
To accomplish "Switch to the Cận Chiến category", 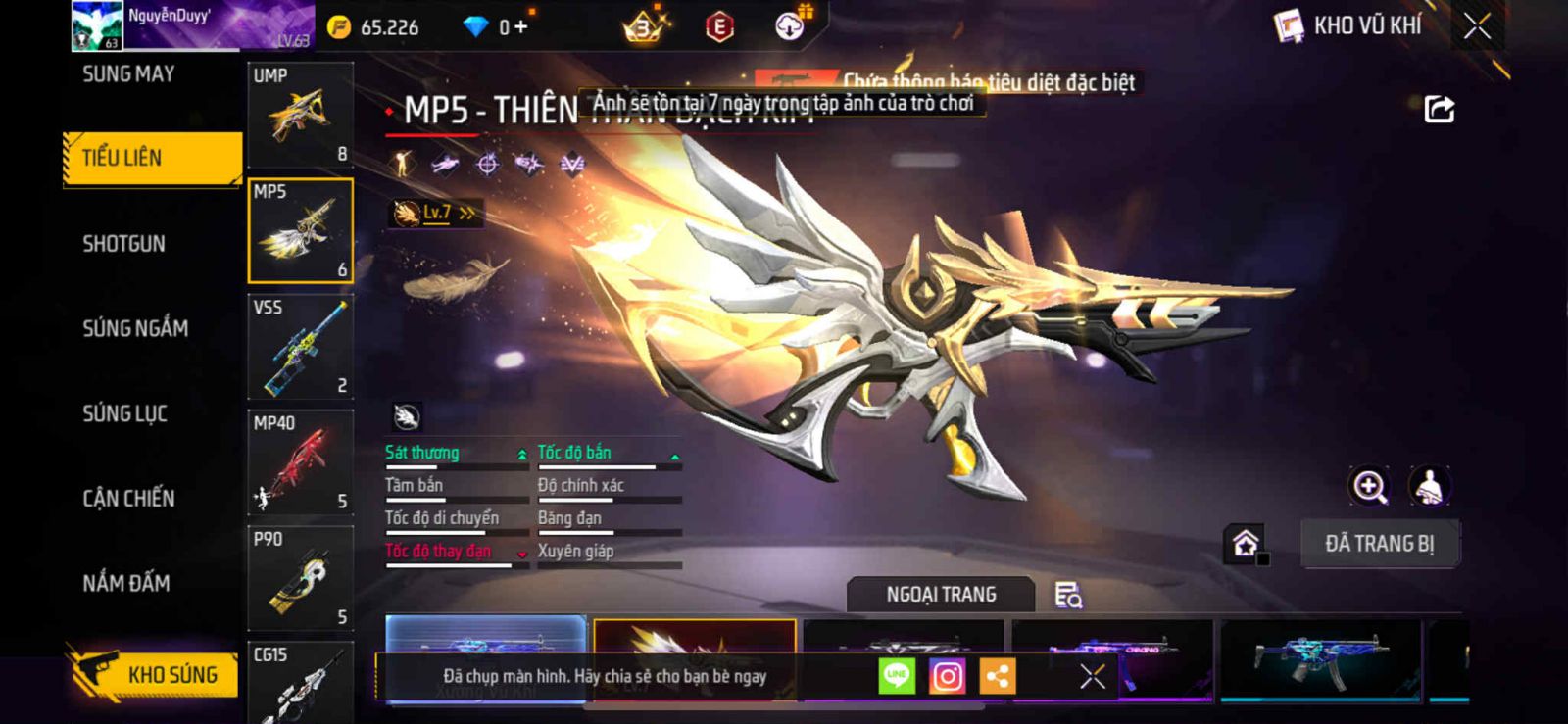I will tap(128, 499).
